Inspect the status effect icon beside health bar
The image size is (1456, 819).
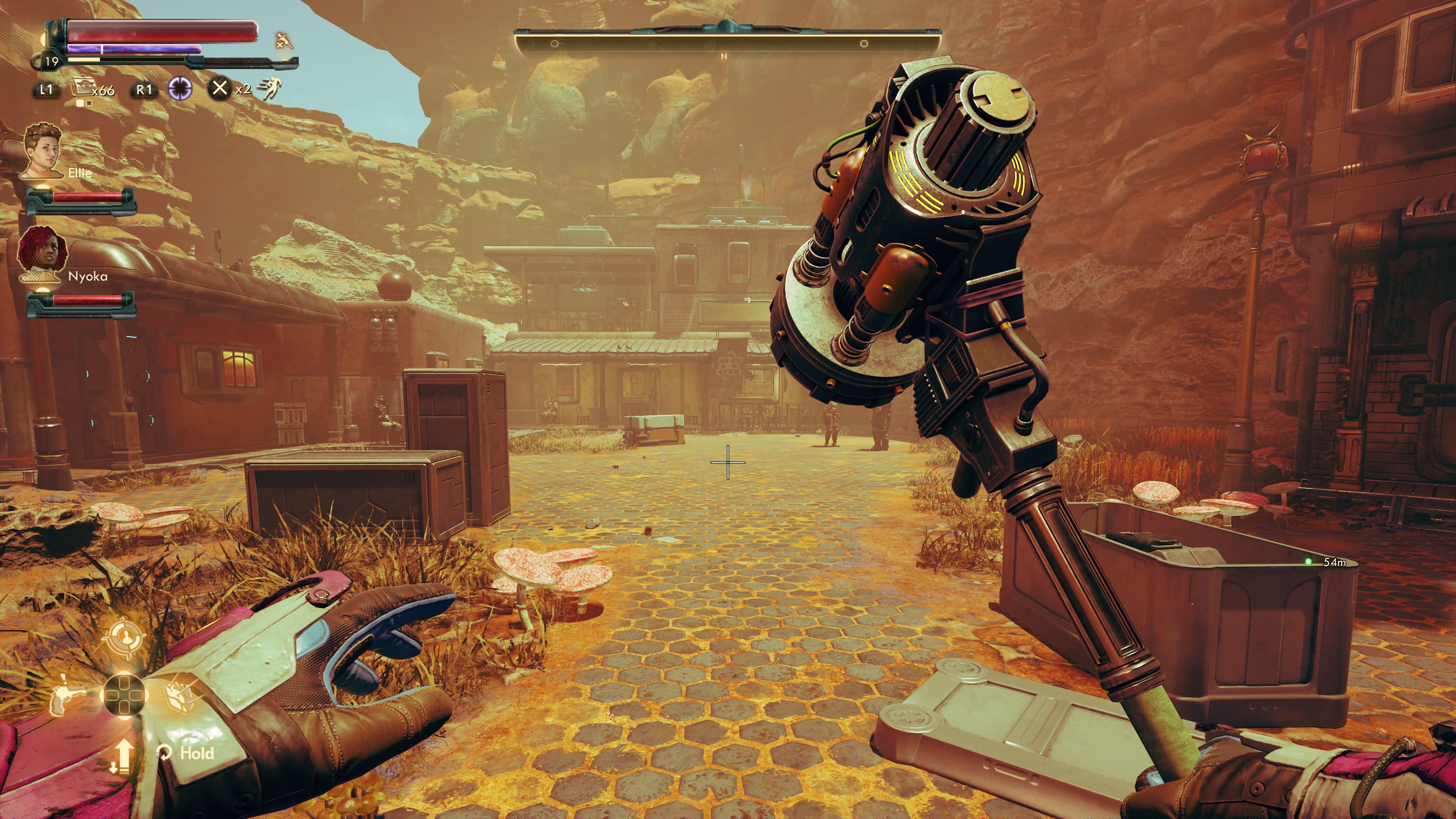(x=284, y=41)
